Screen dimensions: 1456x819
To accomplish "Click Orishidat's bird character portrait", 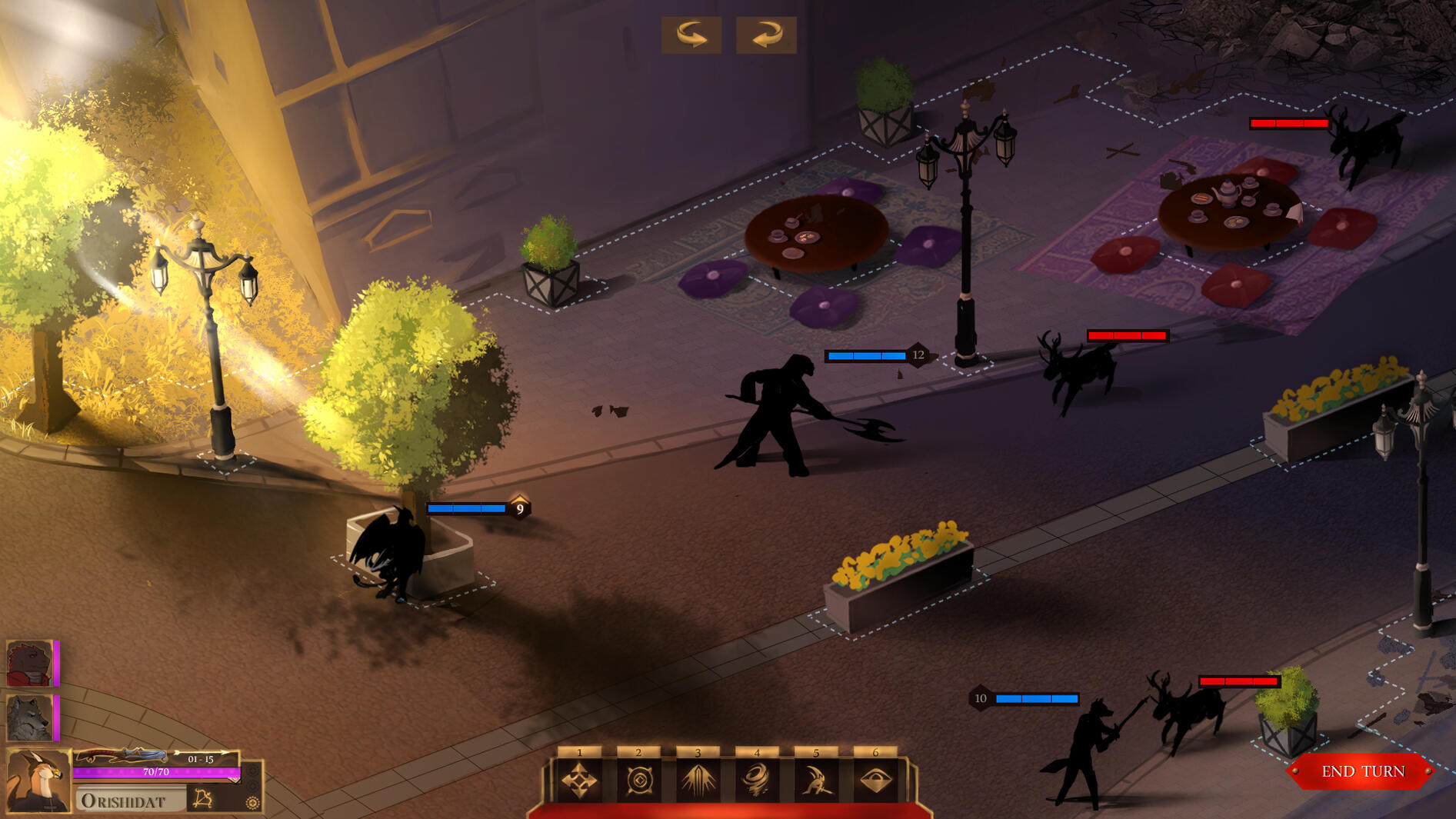I will click(x=37, y=780).
